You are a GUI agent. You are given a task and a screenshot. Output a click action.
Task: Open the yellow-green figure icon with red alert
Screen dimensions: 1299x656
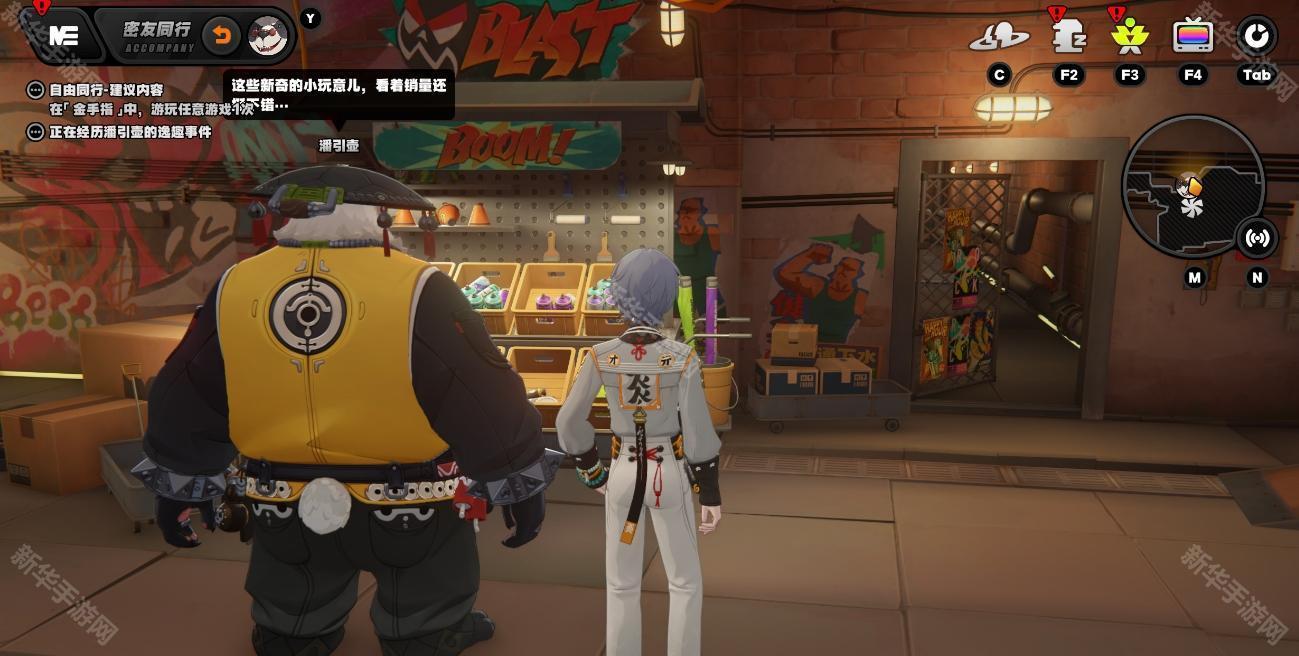tap(1130, 37)
